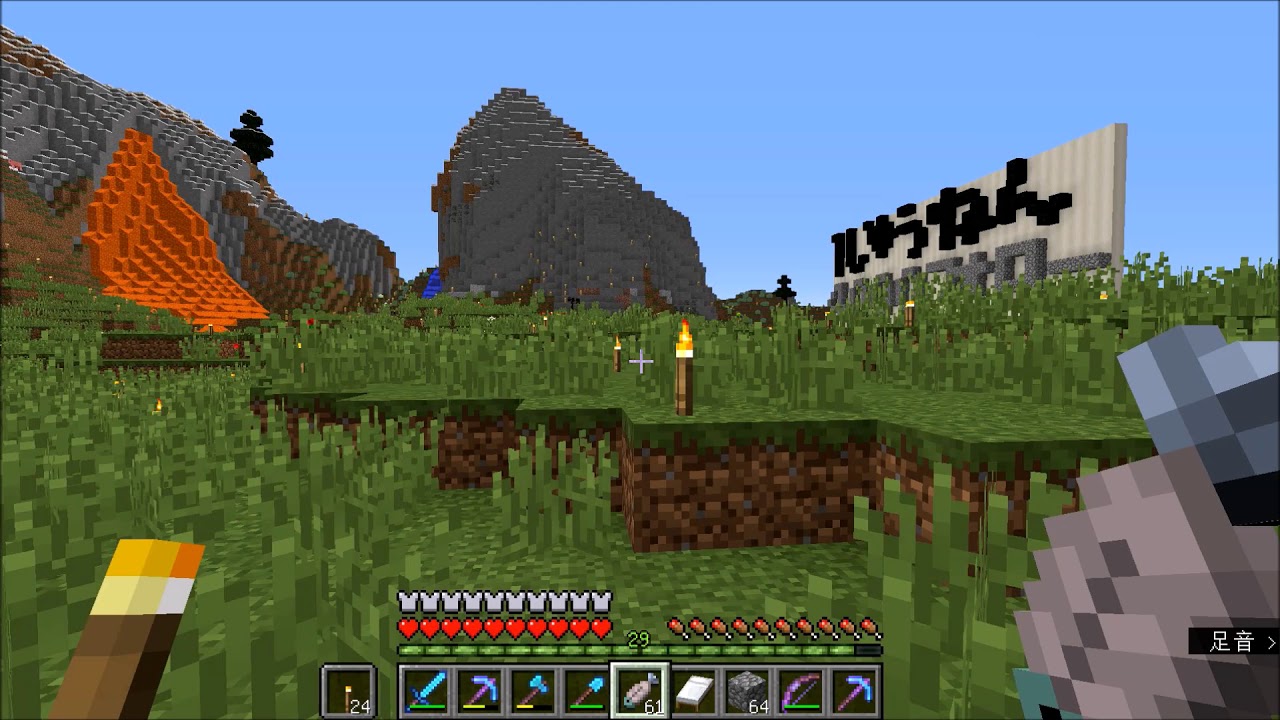Click the crosshair at screen center

(640, 360)
